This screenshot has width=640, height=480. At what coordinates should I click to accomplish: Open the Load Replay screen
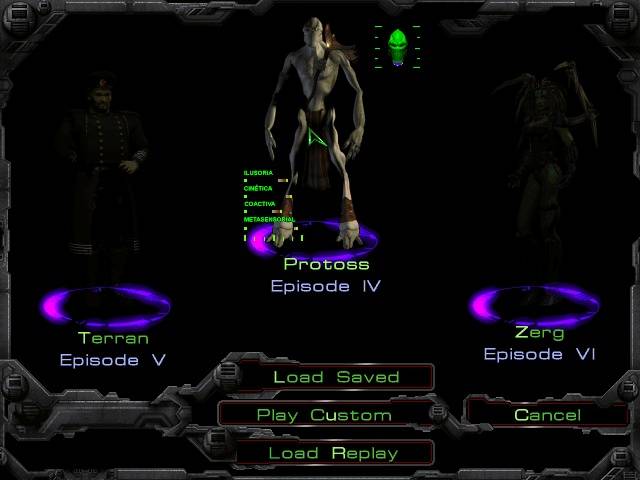click(x=333, y=453)
